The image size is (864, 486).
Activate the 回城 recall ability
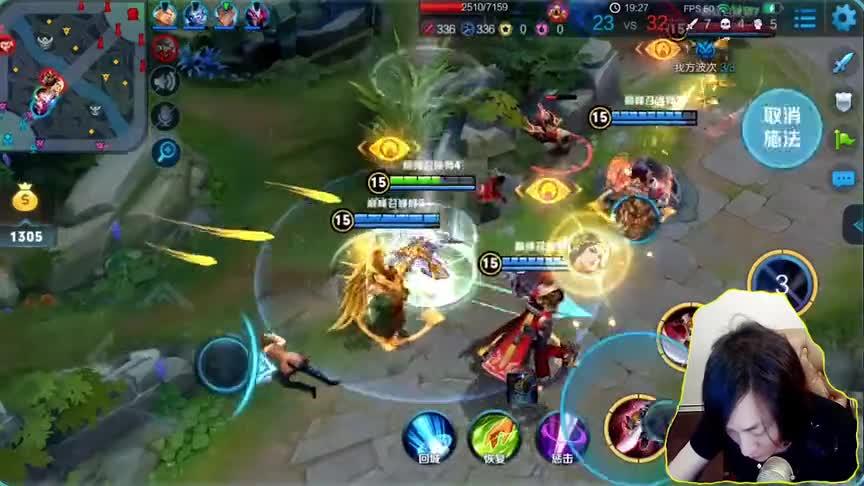[428, 435]
